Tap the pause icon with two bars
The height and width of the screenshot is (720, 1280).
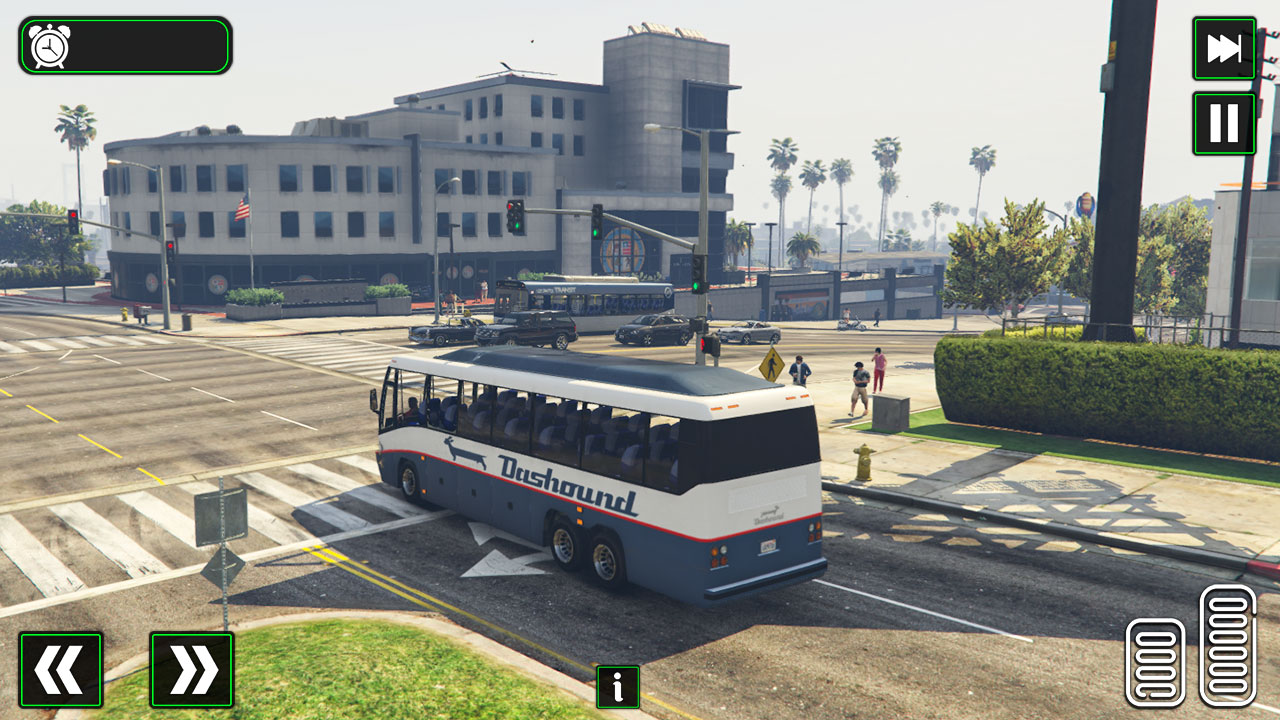[x=1223, y=123]
